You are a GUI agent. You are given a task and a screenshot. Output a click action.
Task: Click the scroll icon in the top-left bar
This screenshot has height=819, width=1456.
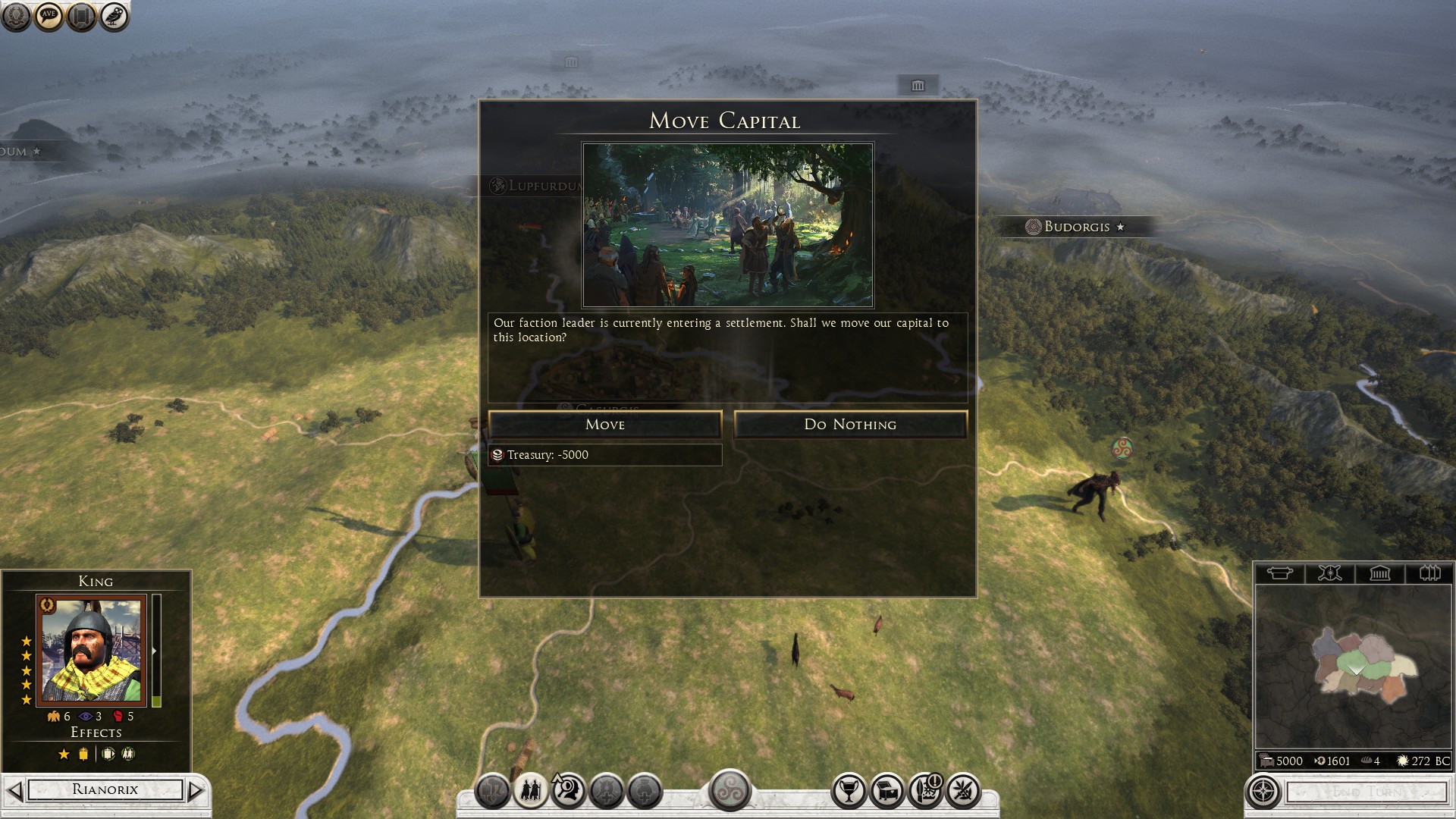[81, 16]
